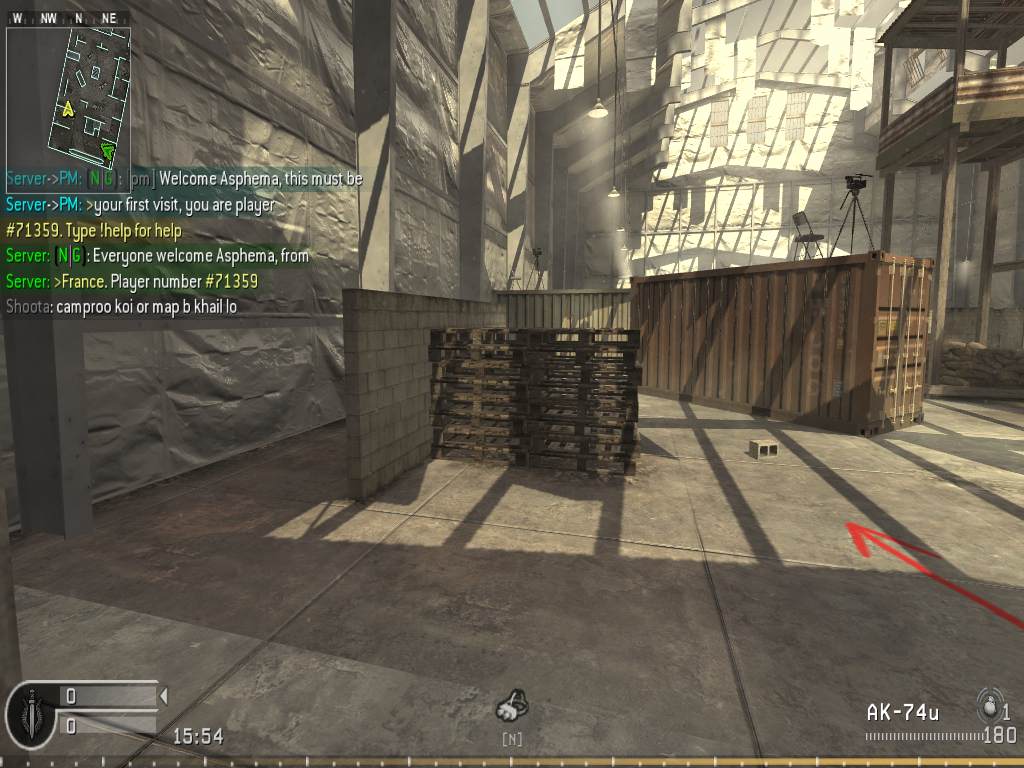
Task: Click the AK-74u weapon label
Action: tap(902, 712)
